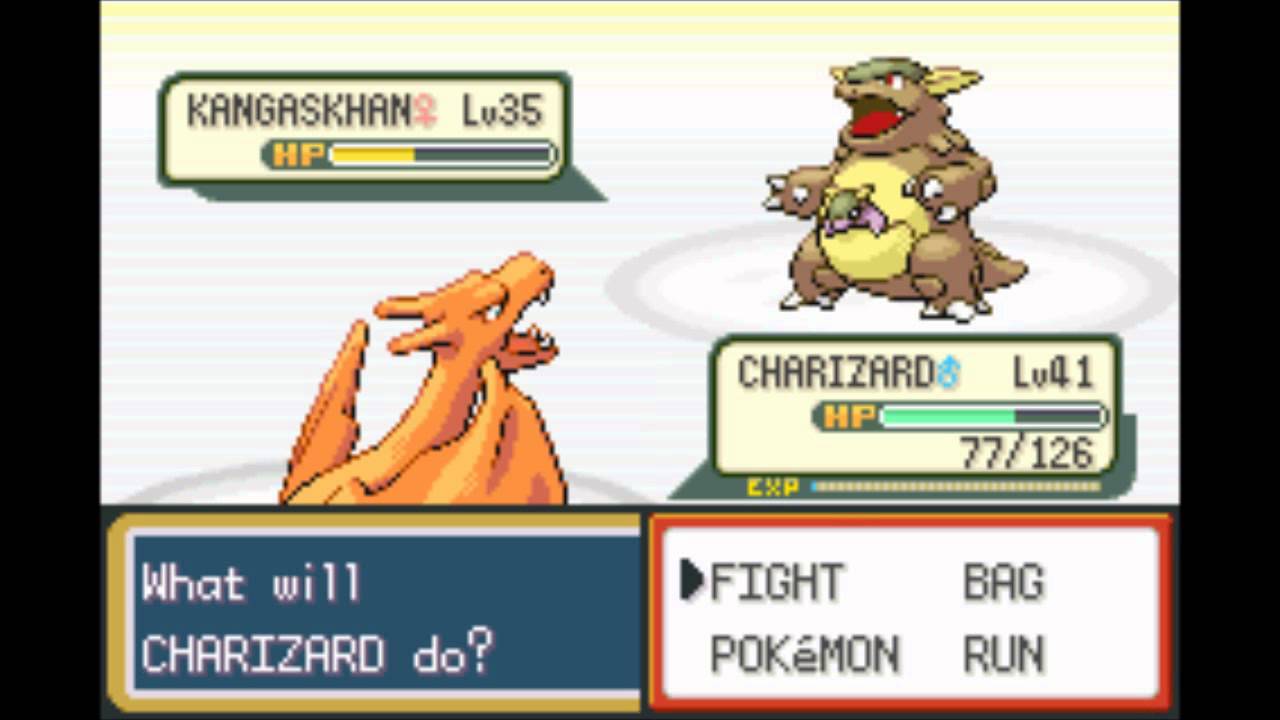Choose the POKéMON option
The width and height of the screenshot is (1280, 720).
804,655
